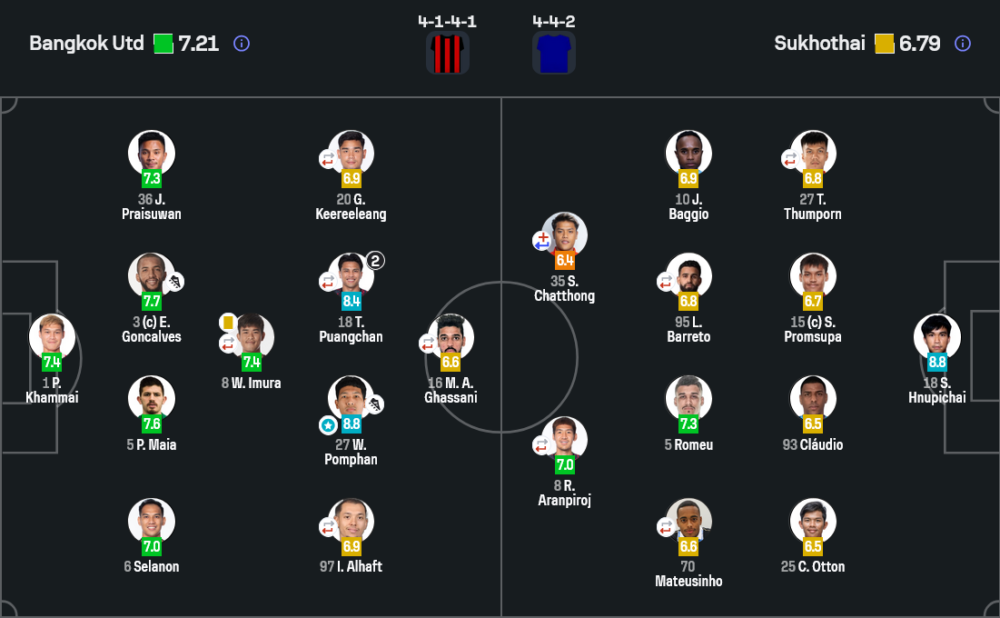1000x618 pixels.
Task: View star player W. Pomphan's details
Action: pos(351,398)
